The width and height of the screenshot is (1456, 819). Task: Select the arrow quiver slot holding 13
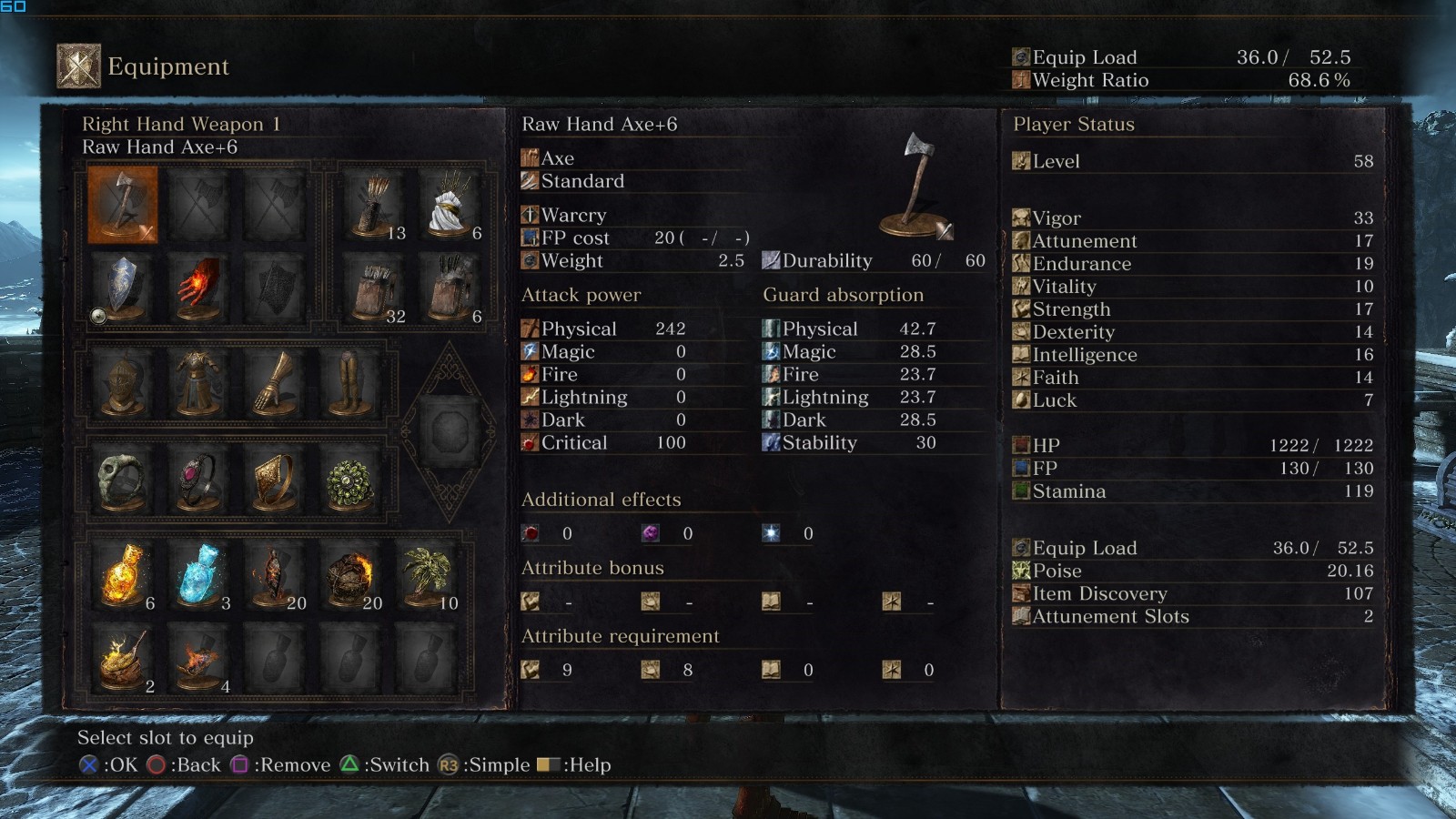(x=375, y=205)
